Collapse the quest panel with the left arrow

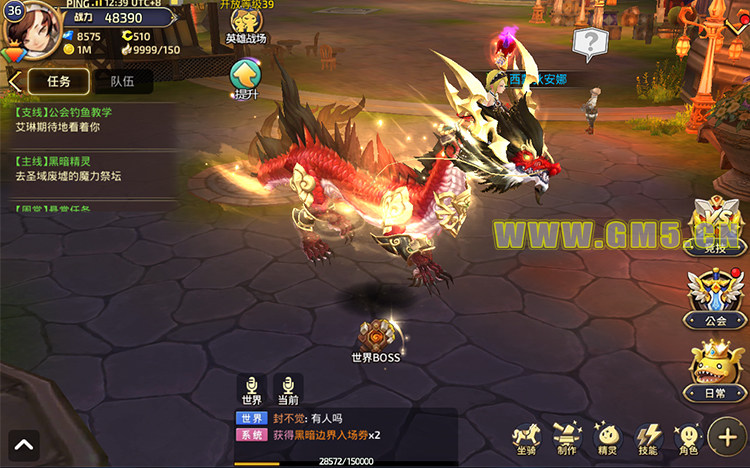tap(15, 81)
